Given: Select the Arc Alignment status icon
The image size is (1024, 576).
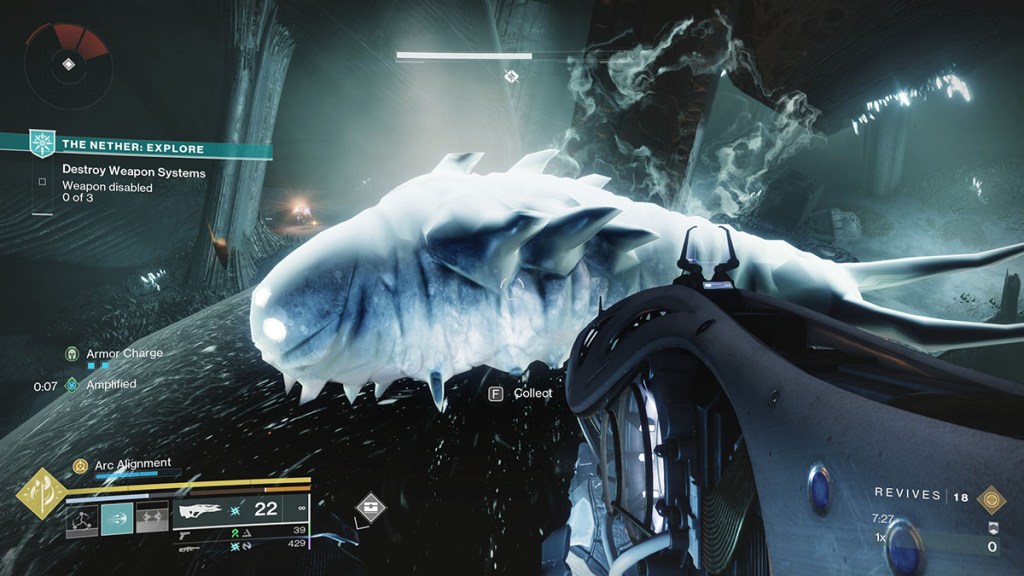Looking at the screenshot, I should click(80, 464).
